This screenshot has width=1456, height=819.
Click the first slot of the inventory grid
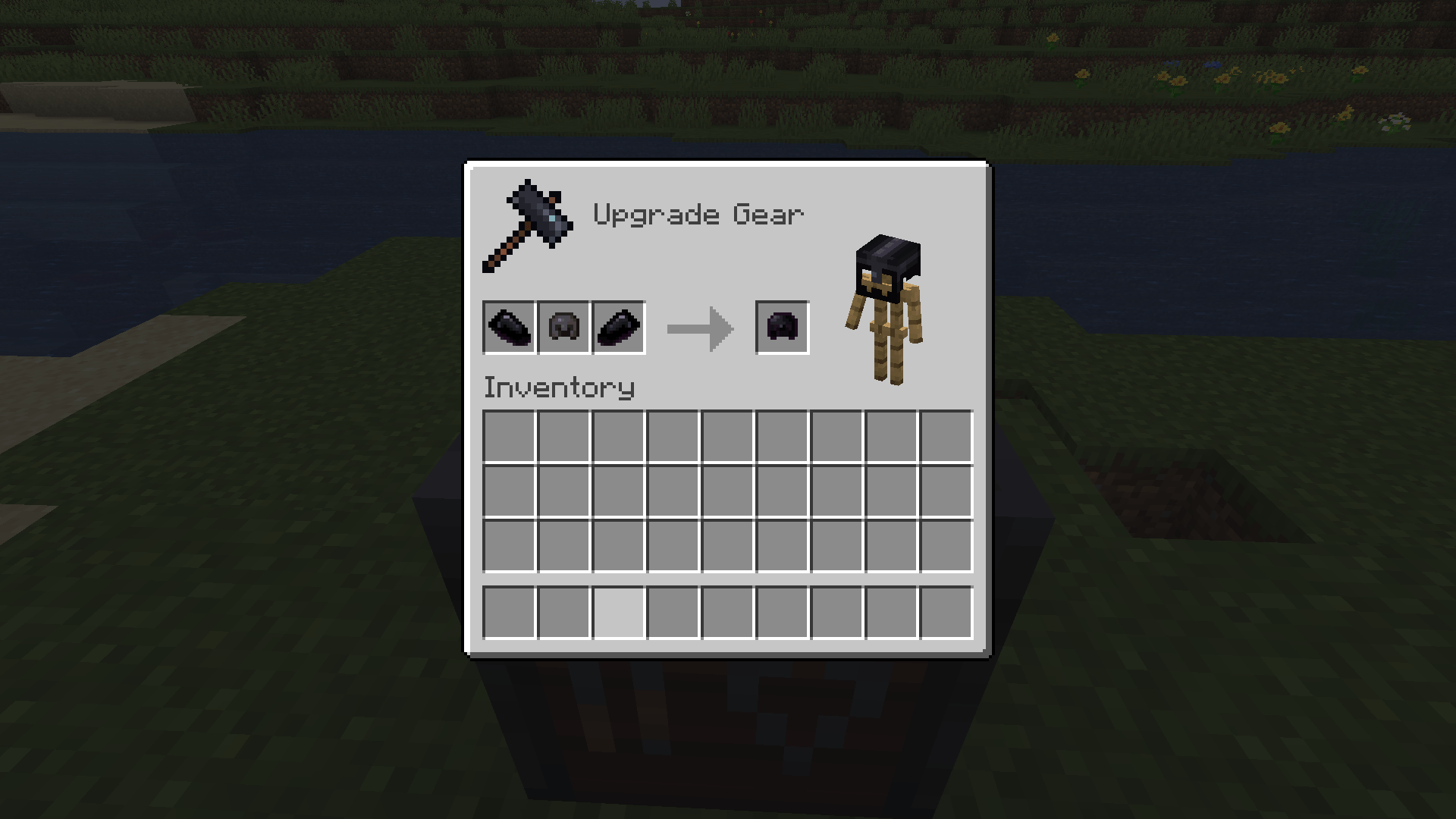click(510, 436)
